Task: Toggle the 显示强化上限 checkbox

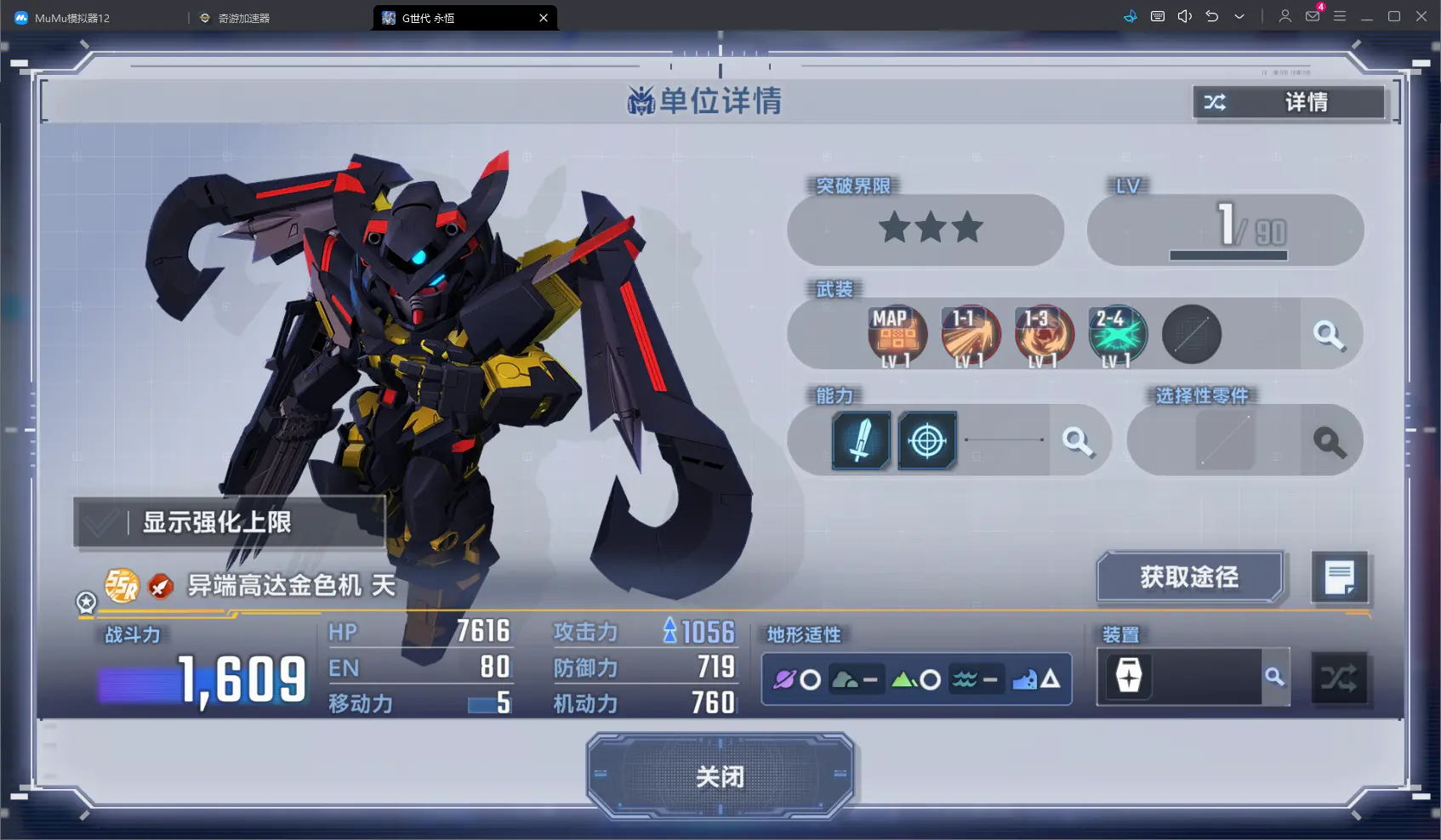Action: point(101,522)
